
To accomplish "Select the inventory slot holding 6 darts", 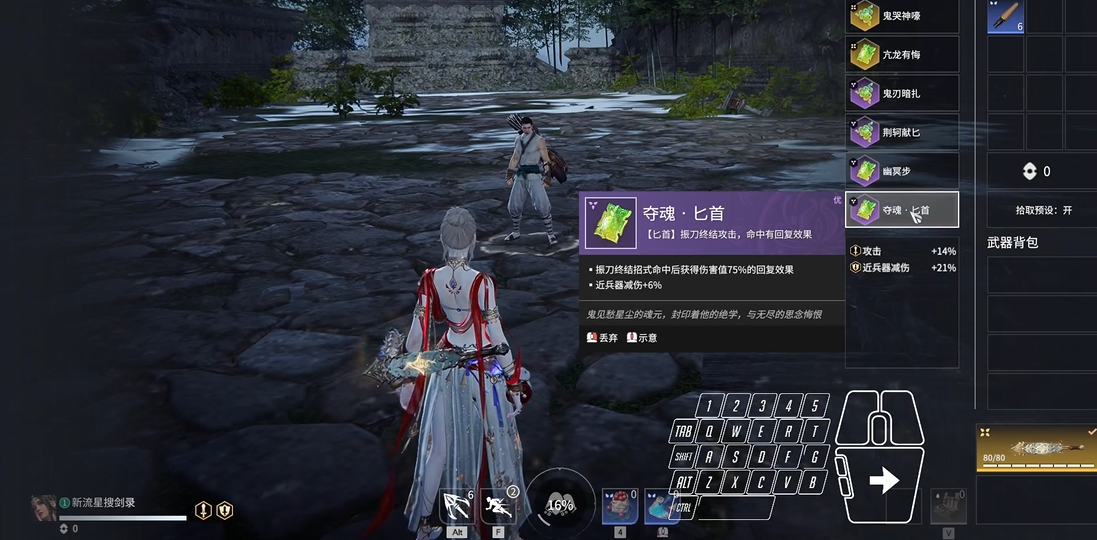I will click(x=1005, y=16).
